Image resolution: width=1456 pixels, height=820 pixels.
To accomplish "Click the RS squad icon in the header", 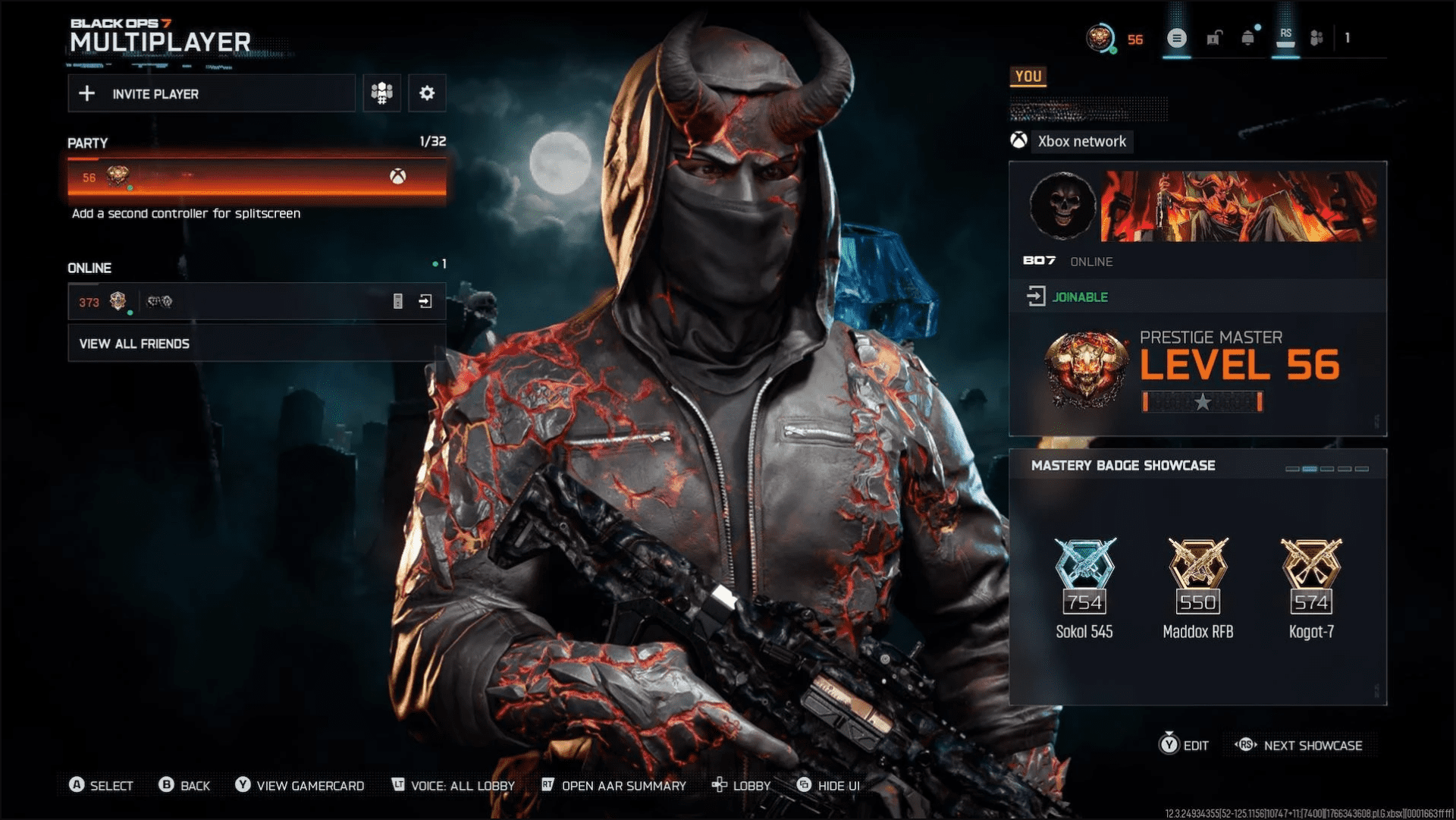I will click(1285, 38).
